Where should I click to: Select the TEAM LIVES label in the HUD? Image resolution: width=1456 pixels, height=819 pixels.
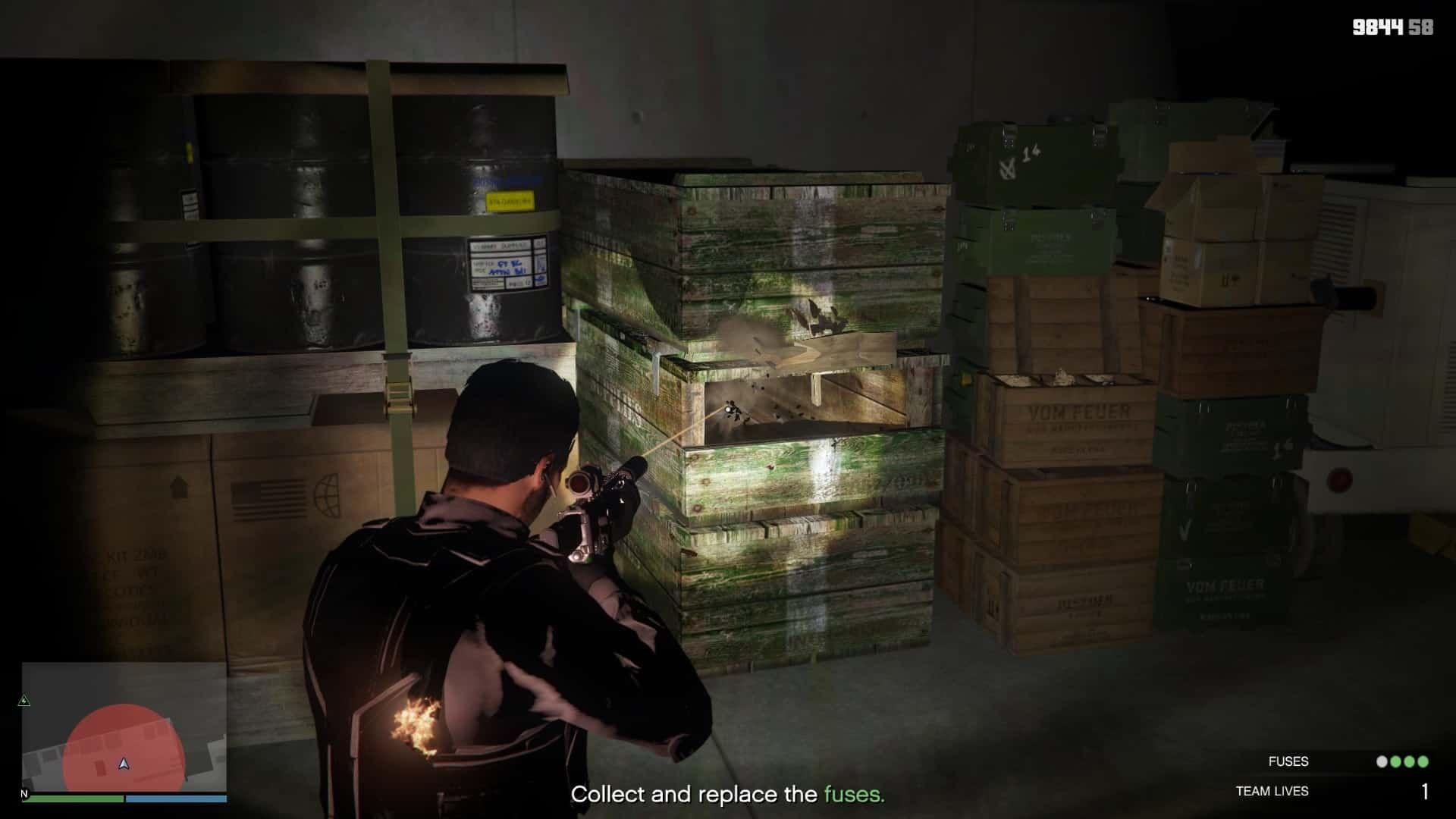(1272, 789)
